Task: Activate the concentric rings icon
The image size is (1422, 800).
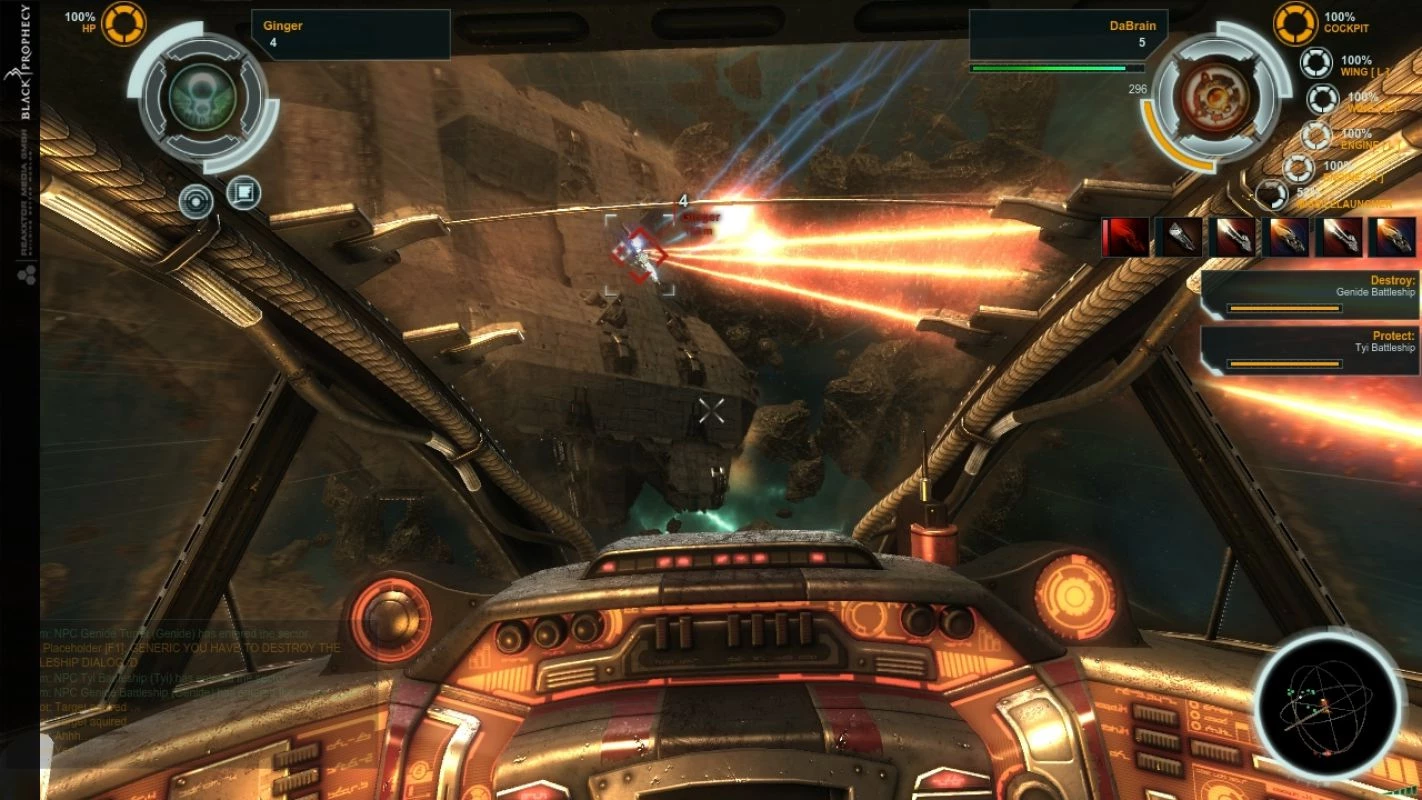Action: pyautogui.click(x=196, y=202)
